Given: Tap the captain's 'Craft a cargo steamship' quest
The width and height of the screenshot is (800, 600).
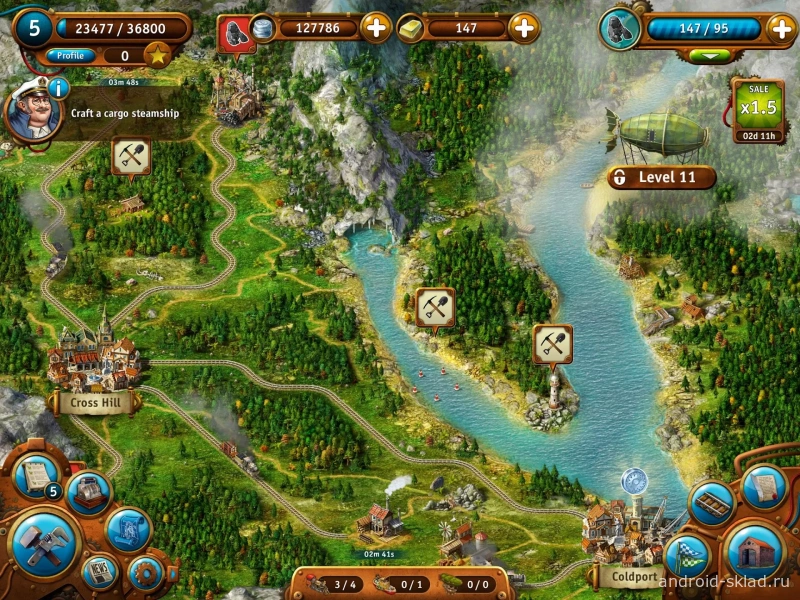Looking at the screenshot, I should [124, 114].
